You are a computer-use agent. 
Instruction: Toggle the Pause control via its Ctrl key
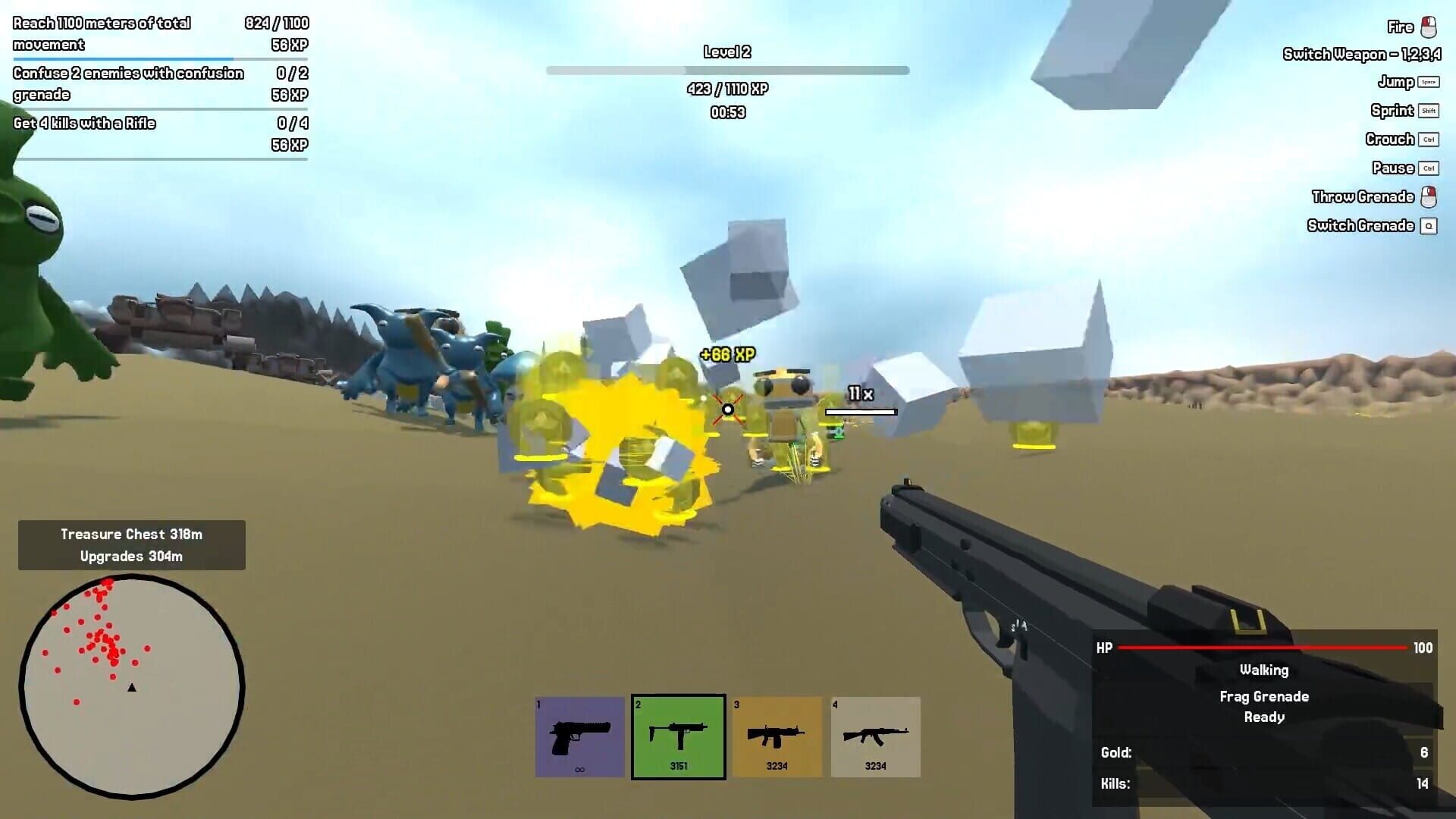[1429, 168]
